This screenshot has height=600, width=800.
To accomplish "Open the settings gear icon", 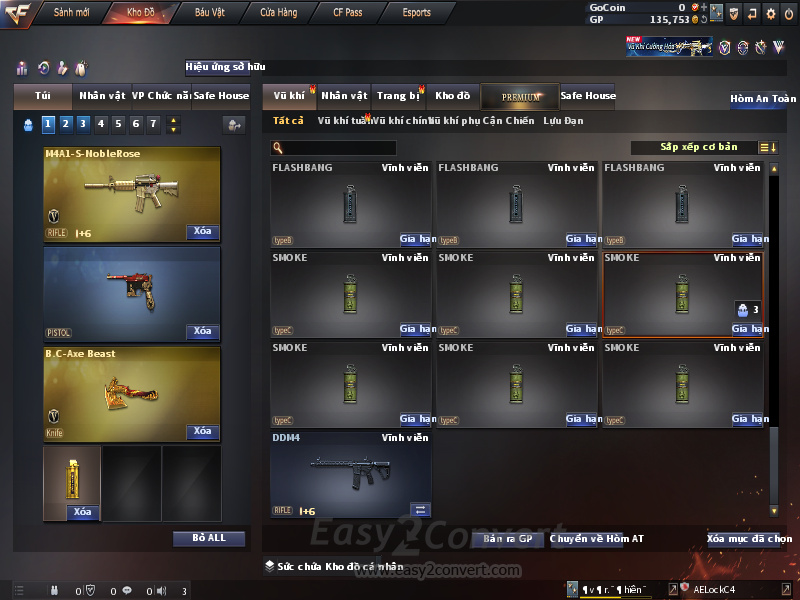I will coord(771,14).
